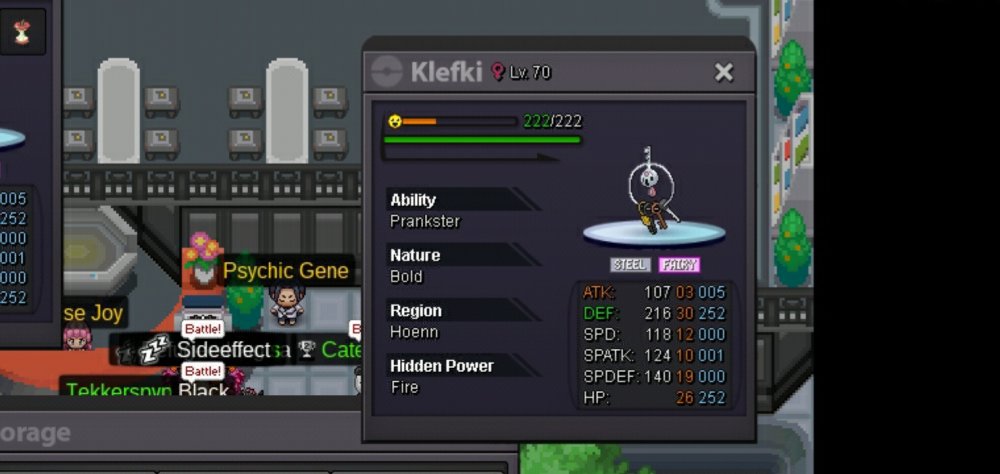Click the Poké Ball icon beside Klefki's name

tap(387, 72)
